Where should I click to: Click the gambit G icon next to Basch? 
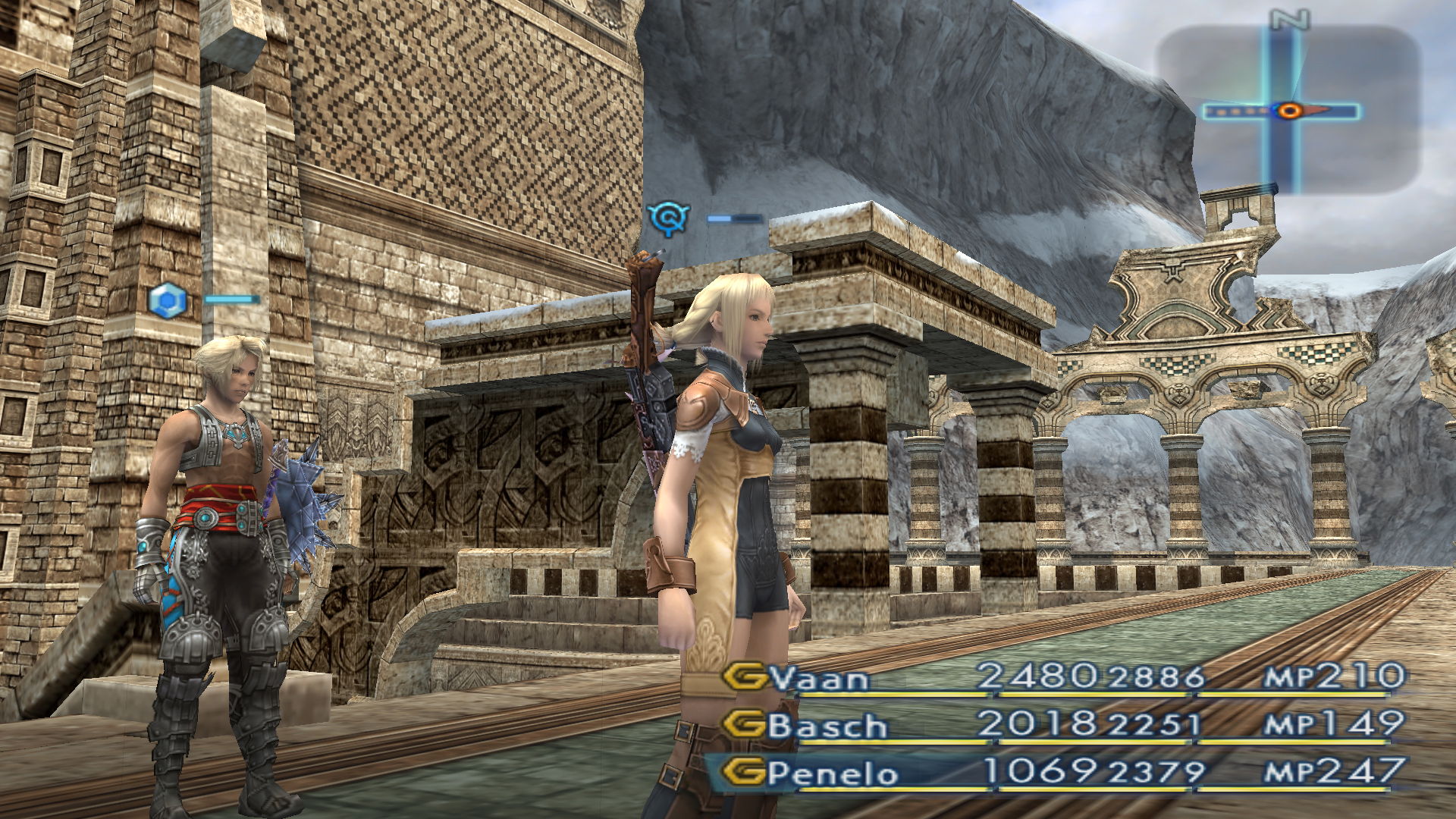(x=745, y=724)
